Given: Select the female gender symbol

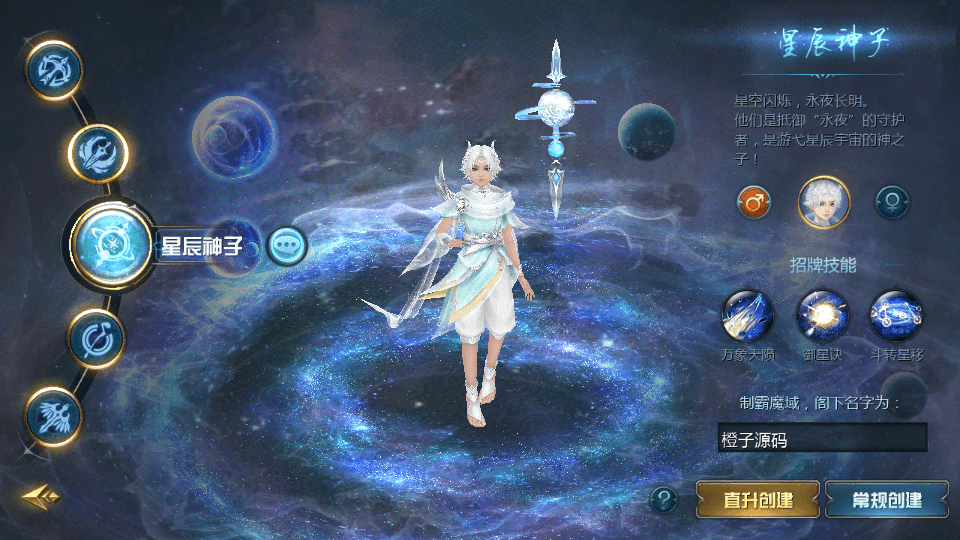Looking at the screenshot, I should (x=892, y=202).
